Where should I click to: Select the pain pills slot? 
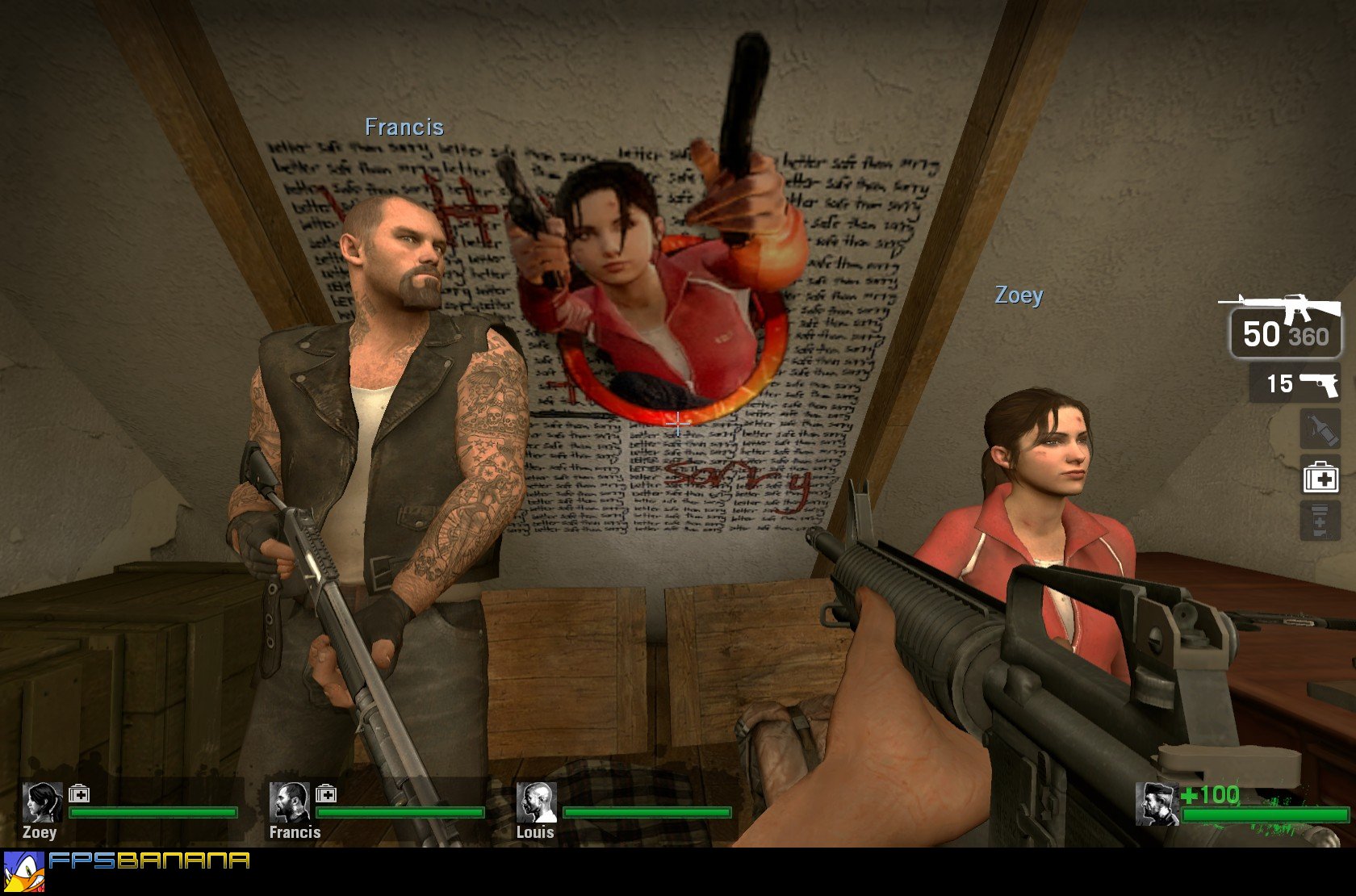pyautogui.click(x=1320, y=521)
